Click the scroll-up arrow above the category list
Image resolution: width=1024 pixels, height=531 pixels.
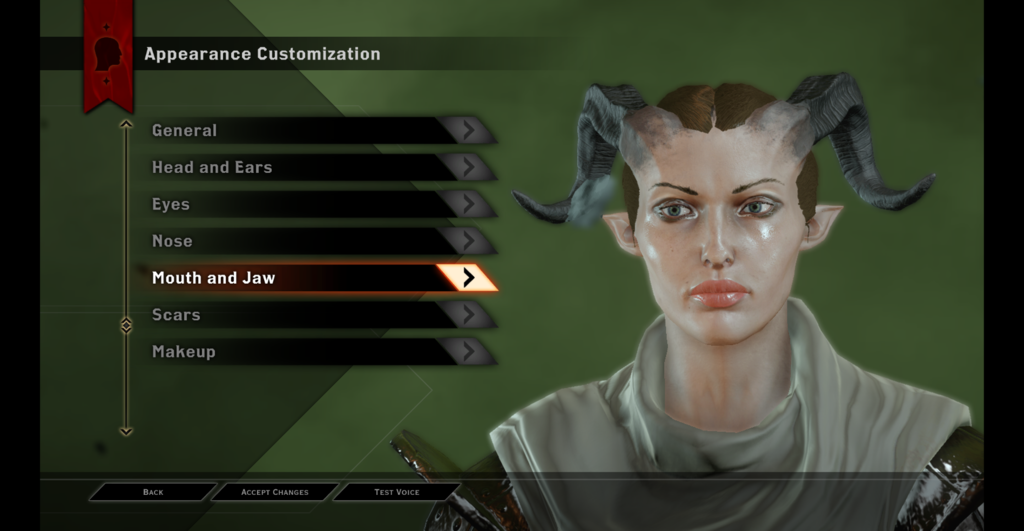(x=126, y=125)
